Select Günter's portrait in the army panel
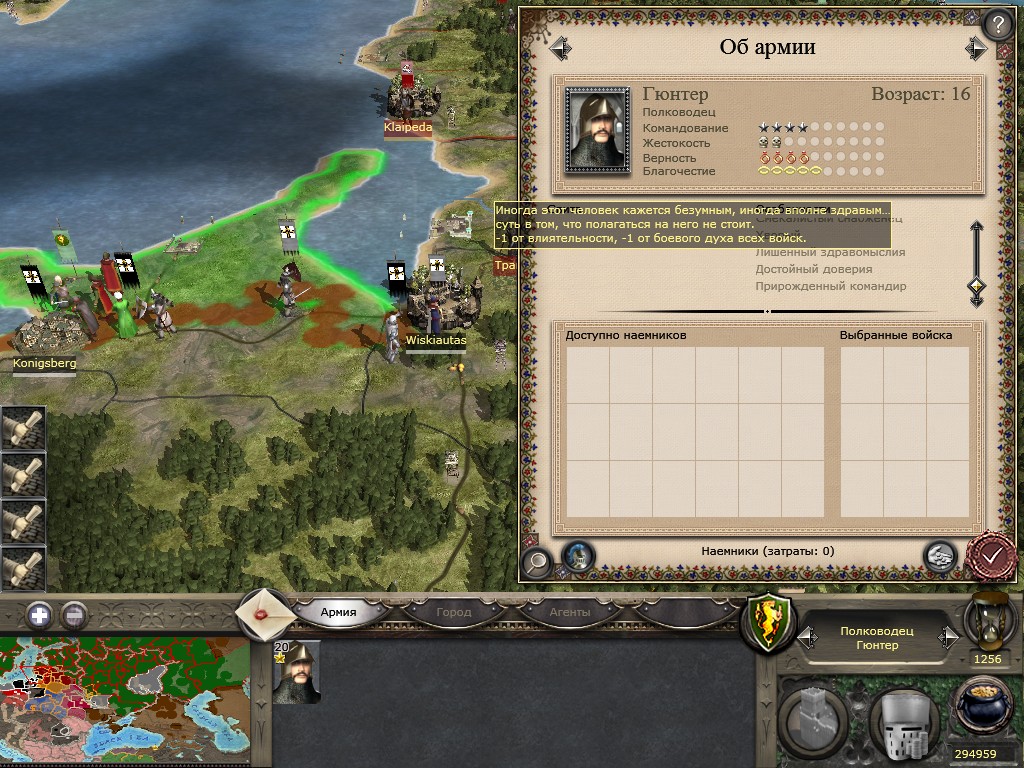Image resolution: width=1024 pixels, height=768 pixels. point(597,130)
